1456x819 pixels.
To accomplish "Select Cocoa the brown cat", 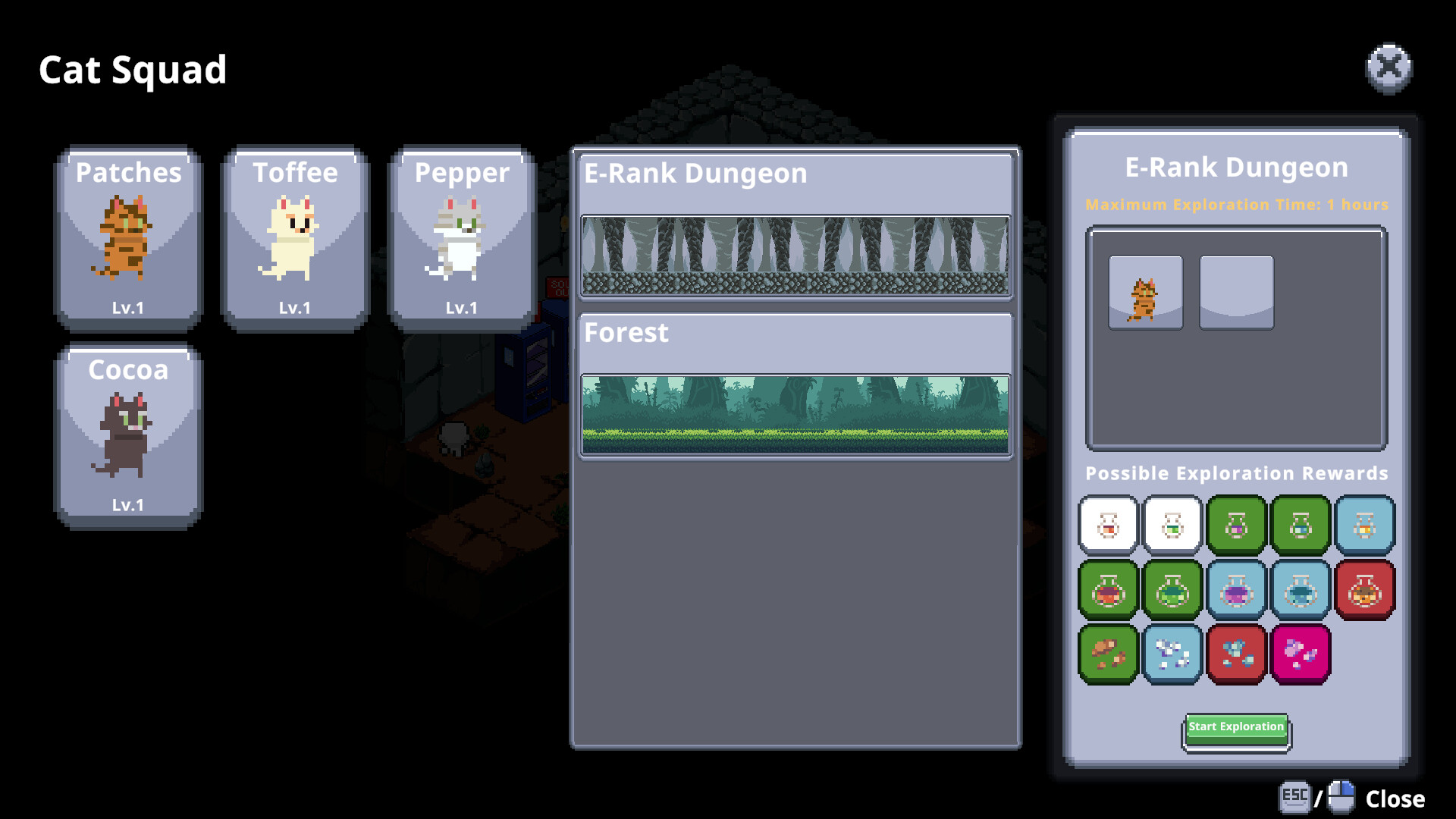I will click(127, 432).
